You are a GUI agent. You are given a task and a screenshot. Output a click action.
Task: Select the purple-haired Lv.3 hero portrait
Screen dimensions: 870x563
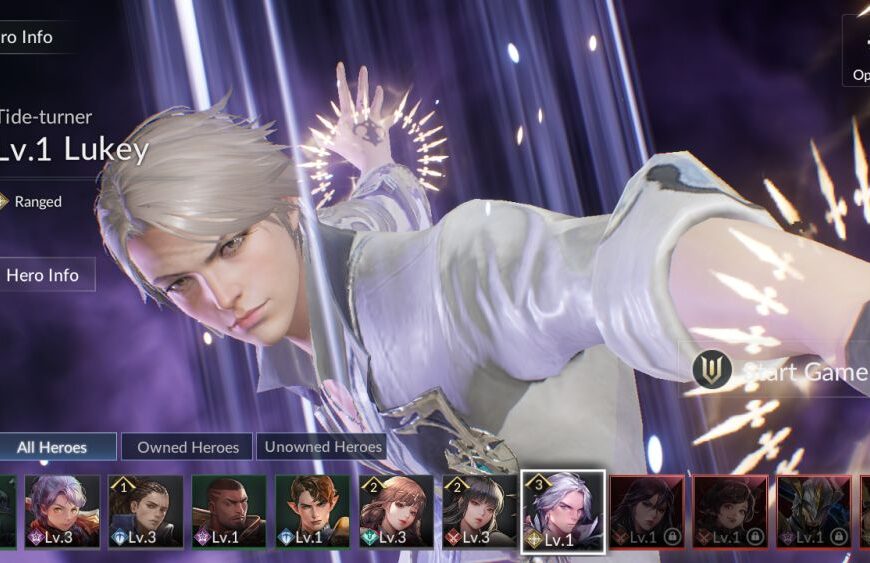[62, 511]
